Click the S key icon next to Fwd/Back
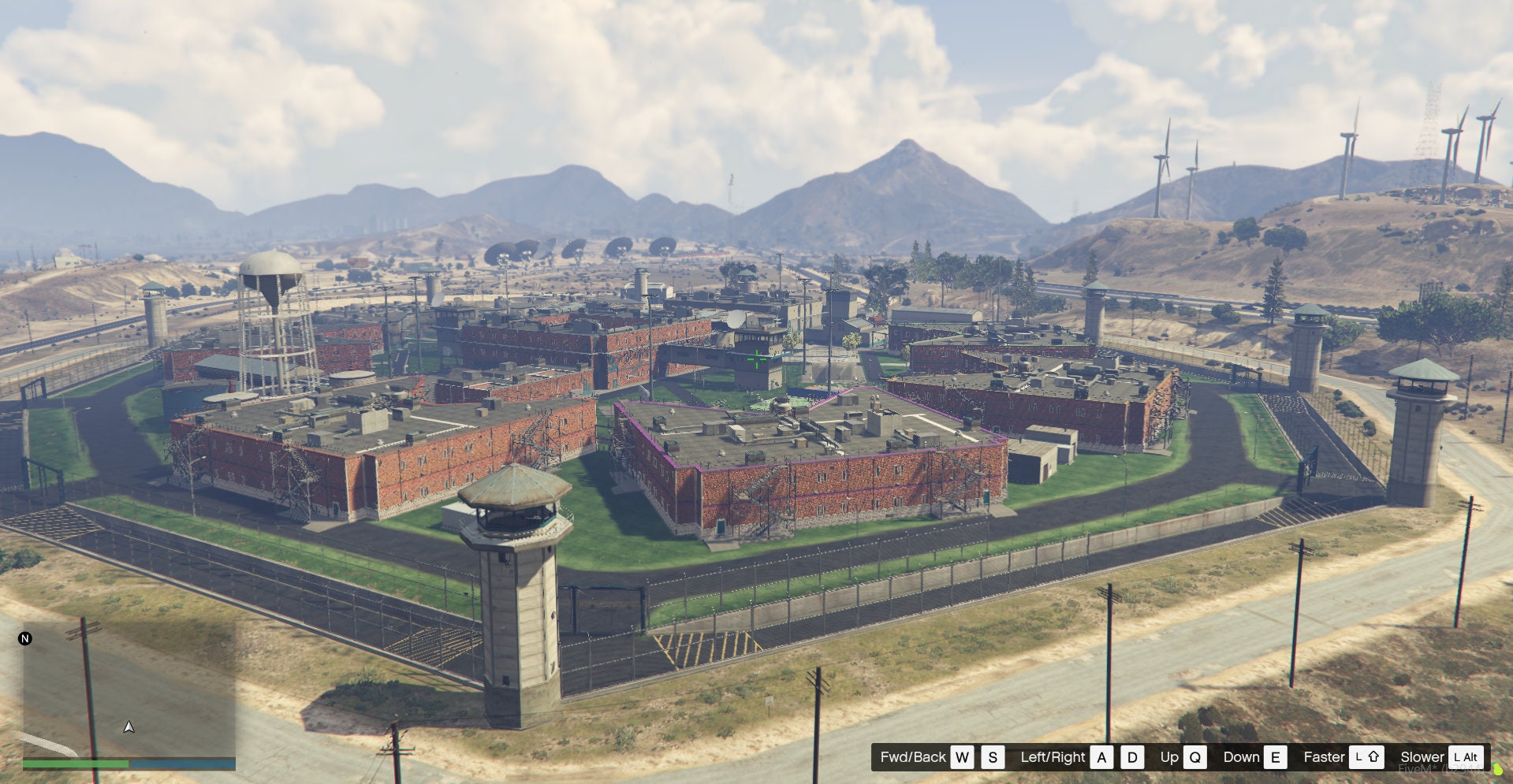1513x784 pixels. point(993,756)
